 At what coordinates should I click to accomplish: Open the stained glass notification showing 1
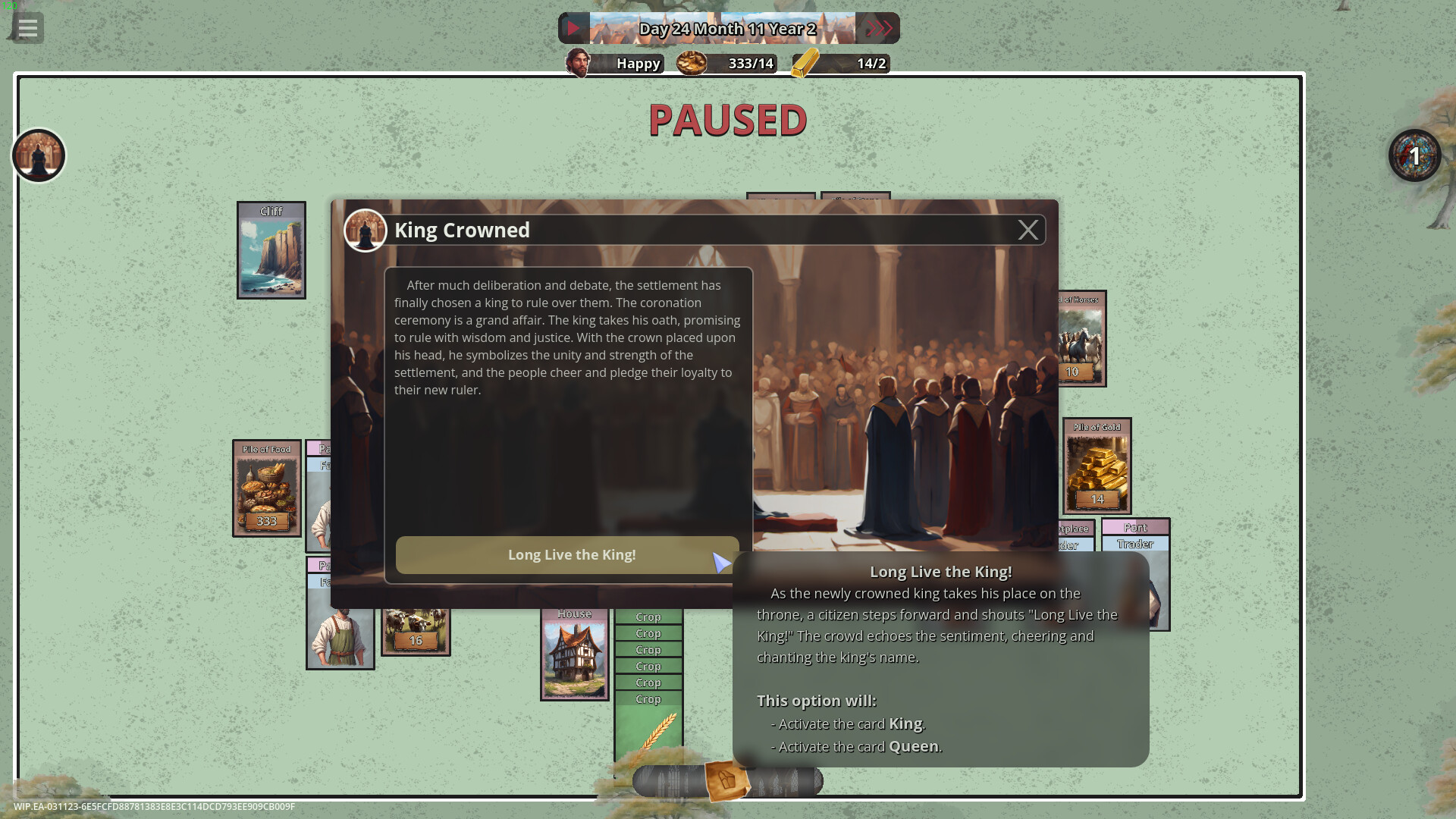pyautogui.click(x=1414, y=155)
